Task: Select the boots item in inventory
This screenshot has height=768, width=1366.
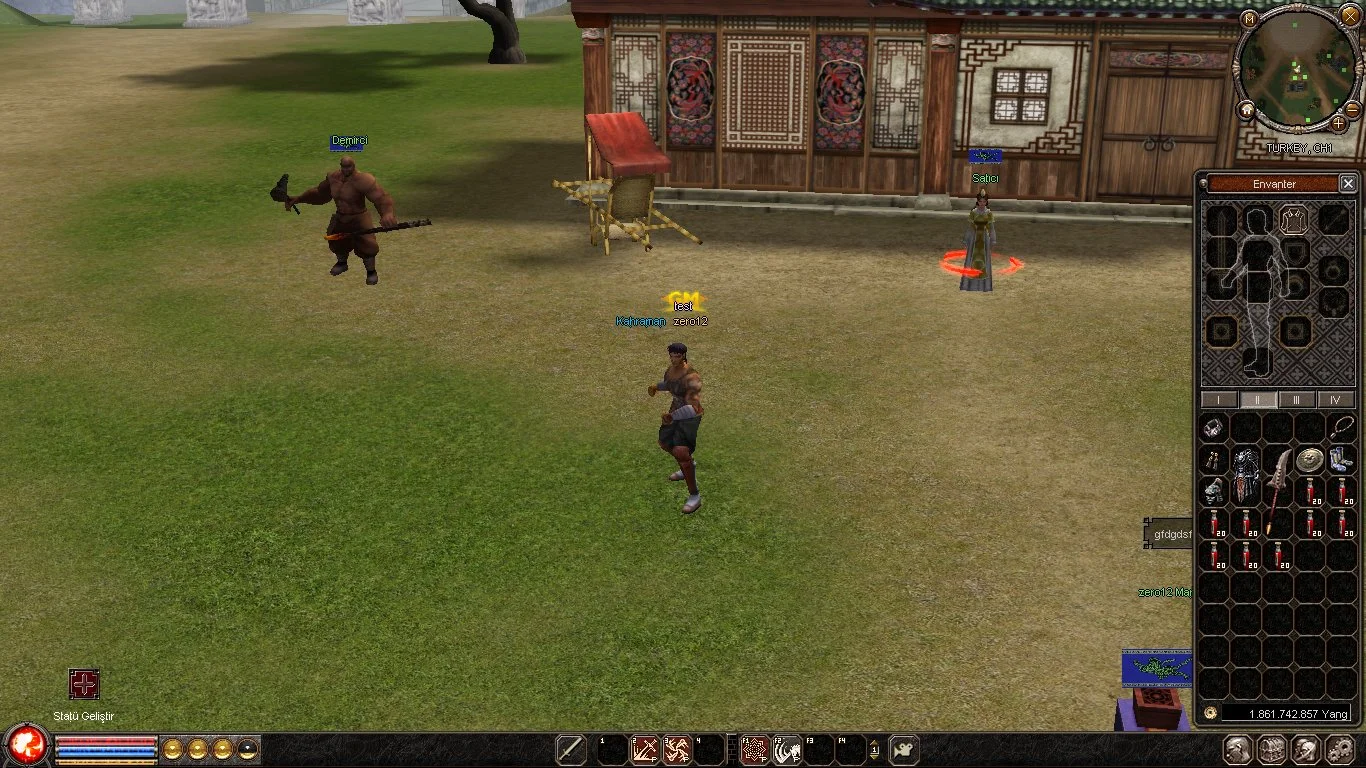Action: pos(1341,460)
